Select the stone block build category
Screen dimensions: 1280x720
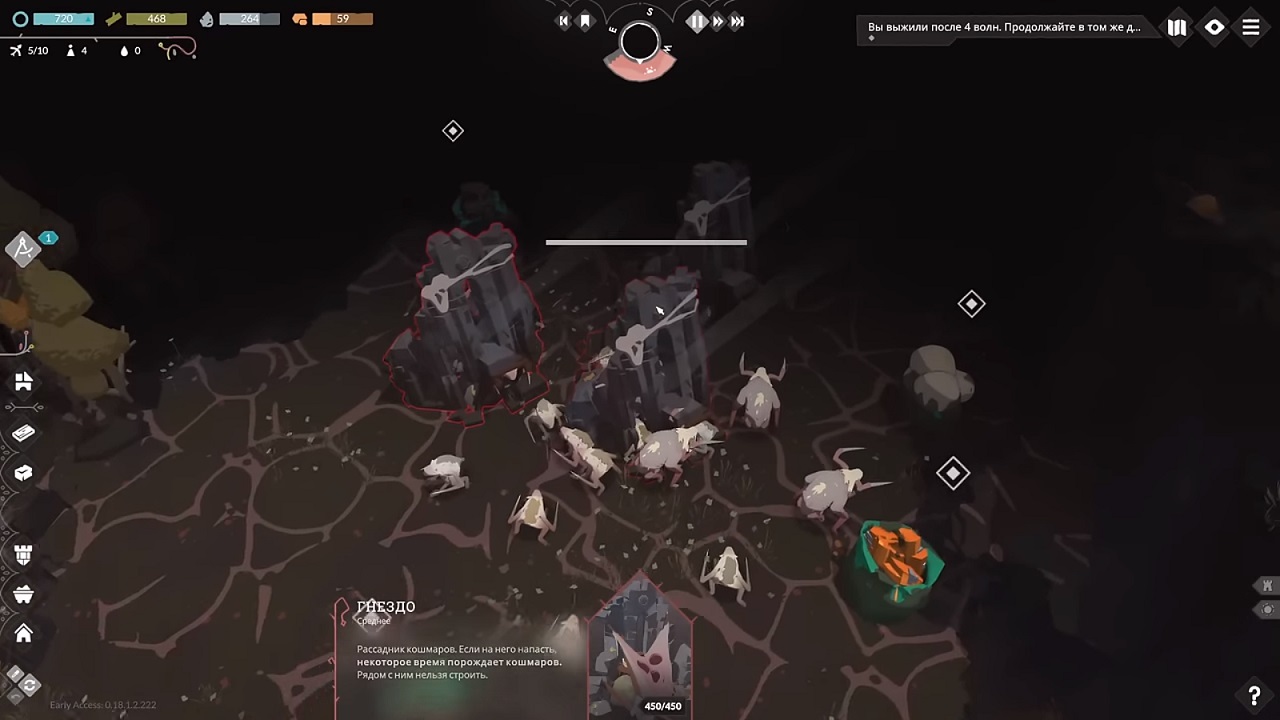pos(24,473)
